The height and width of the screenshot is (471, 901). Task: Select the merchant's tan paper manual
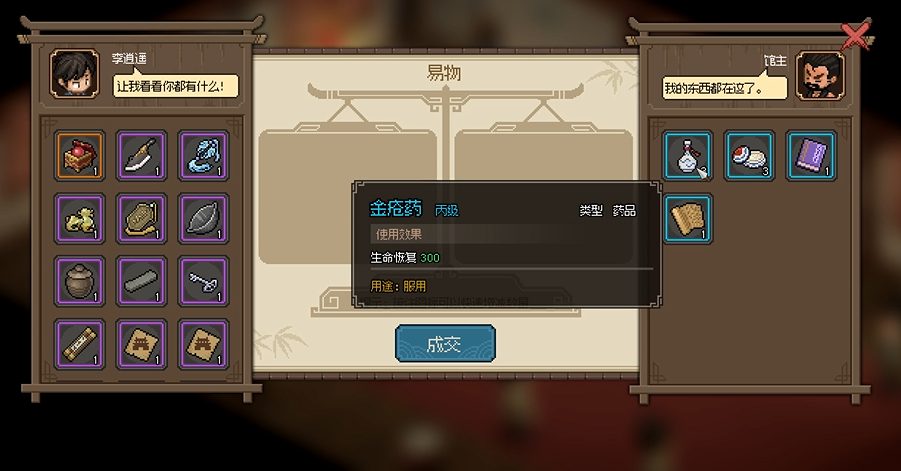click(x=688, y=218)
